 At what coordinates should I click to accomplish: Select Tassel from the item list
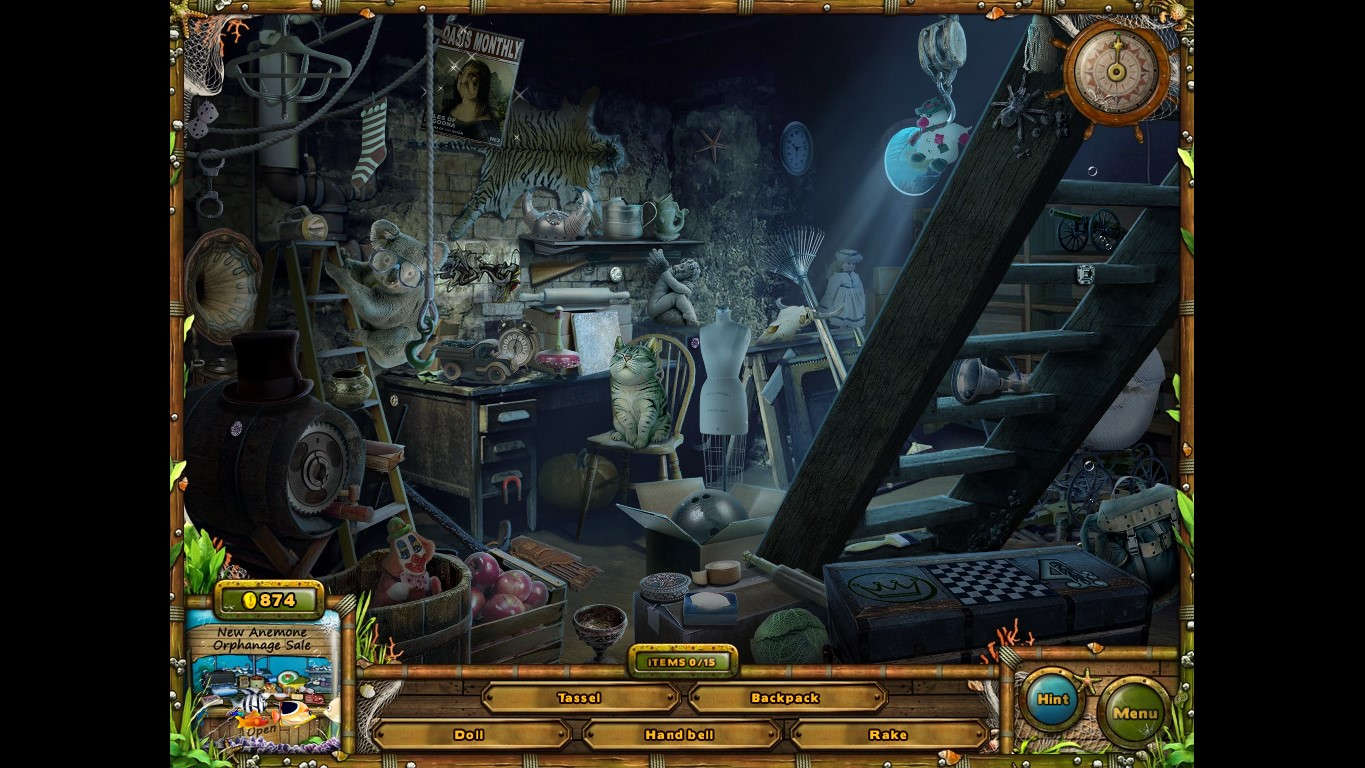(581, 698)
